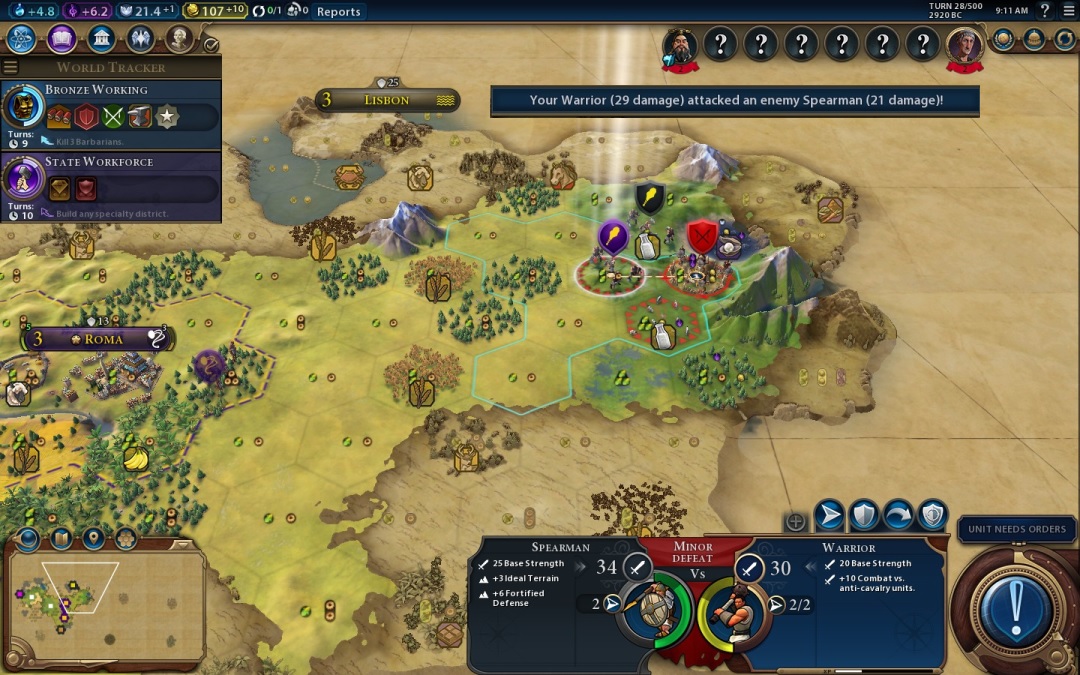Open the Civilopedia question mark help button

pyautogui.click(x=1044, y=11)
